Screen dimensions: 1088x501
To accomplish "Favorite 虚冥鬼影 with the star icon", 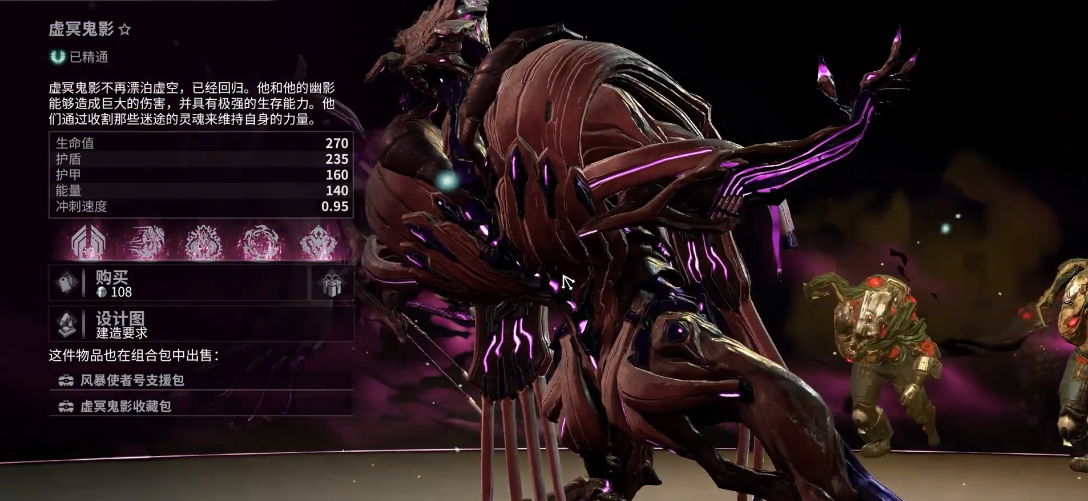I will (125, 30).
